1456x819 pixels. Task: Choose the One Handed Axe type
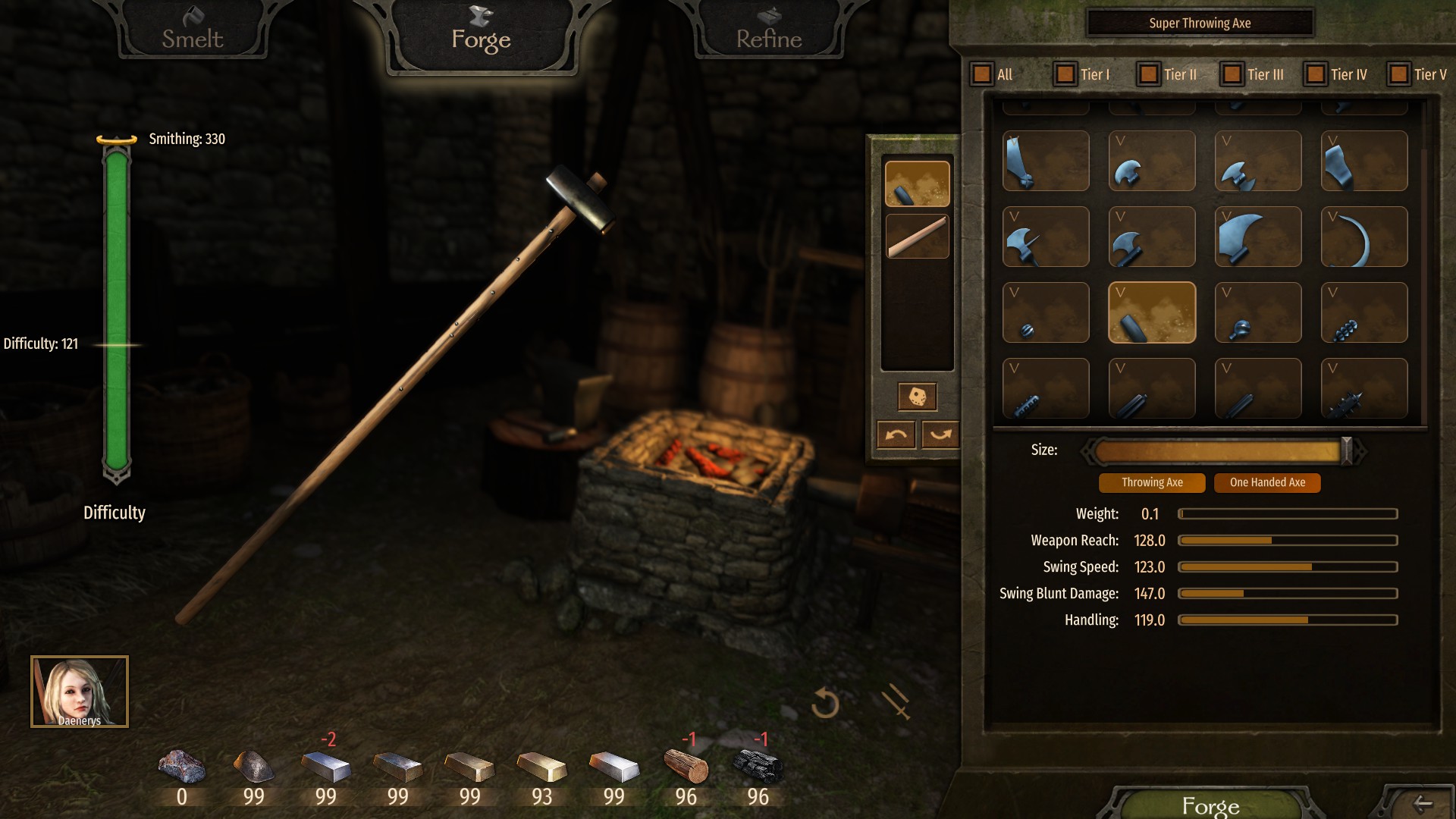click(1267, 482)
